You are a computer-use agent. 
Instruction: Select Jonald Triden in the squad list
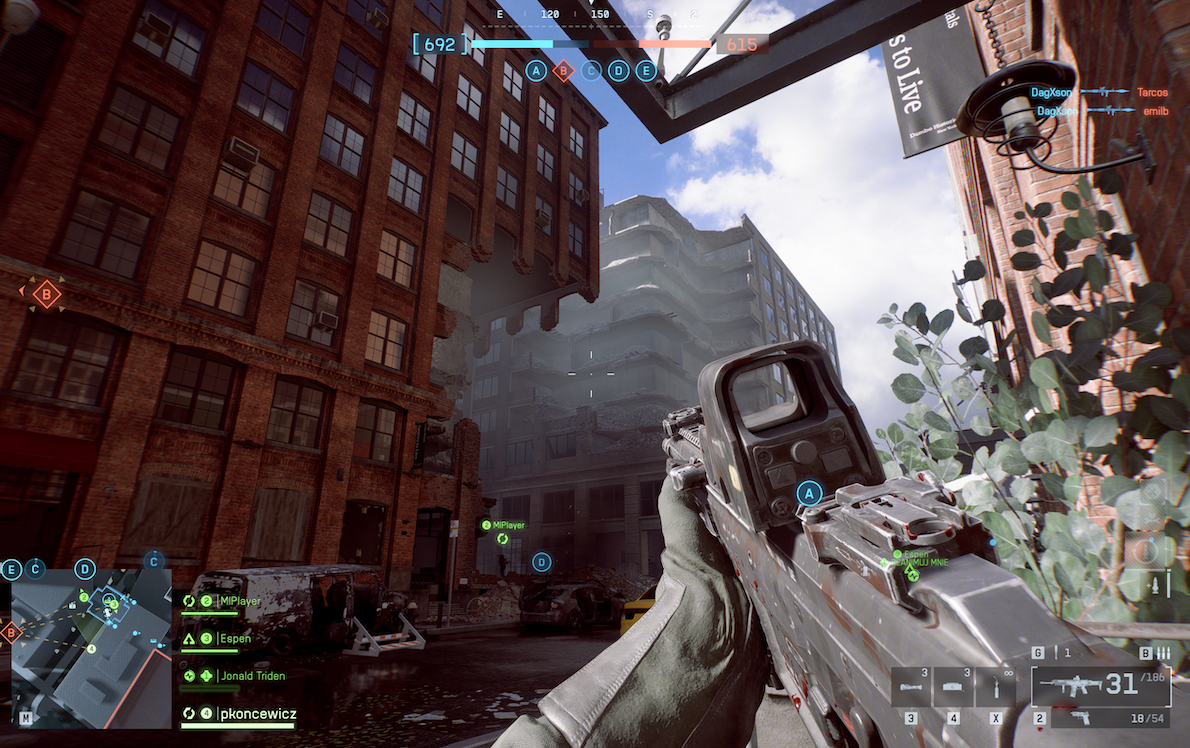(251, 676)
